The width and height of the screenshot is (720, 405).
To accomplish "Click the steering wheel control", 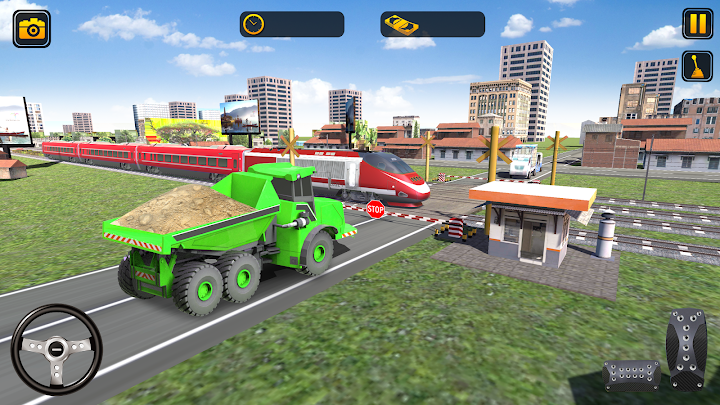I will point(56,349).
